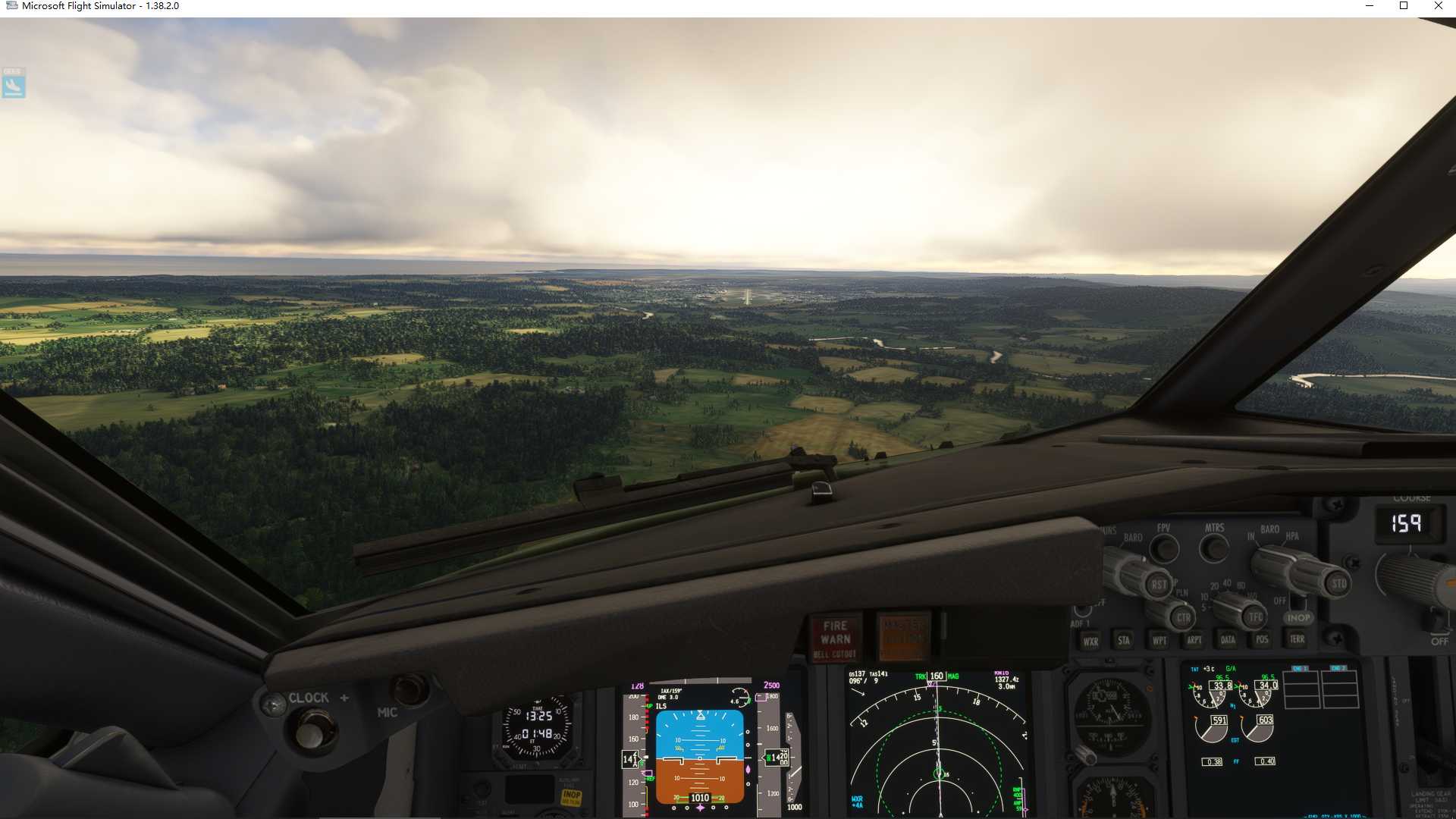Reset the Master Caution light
Screen dimensions: 1456x819
903,636
